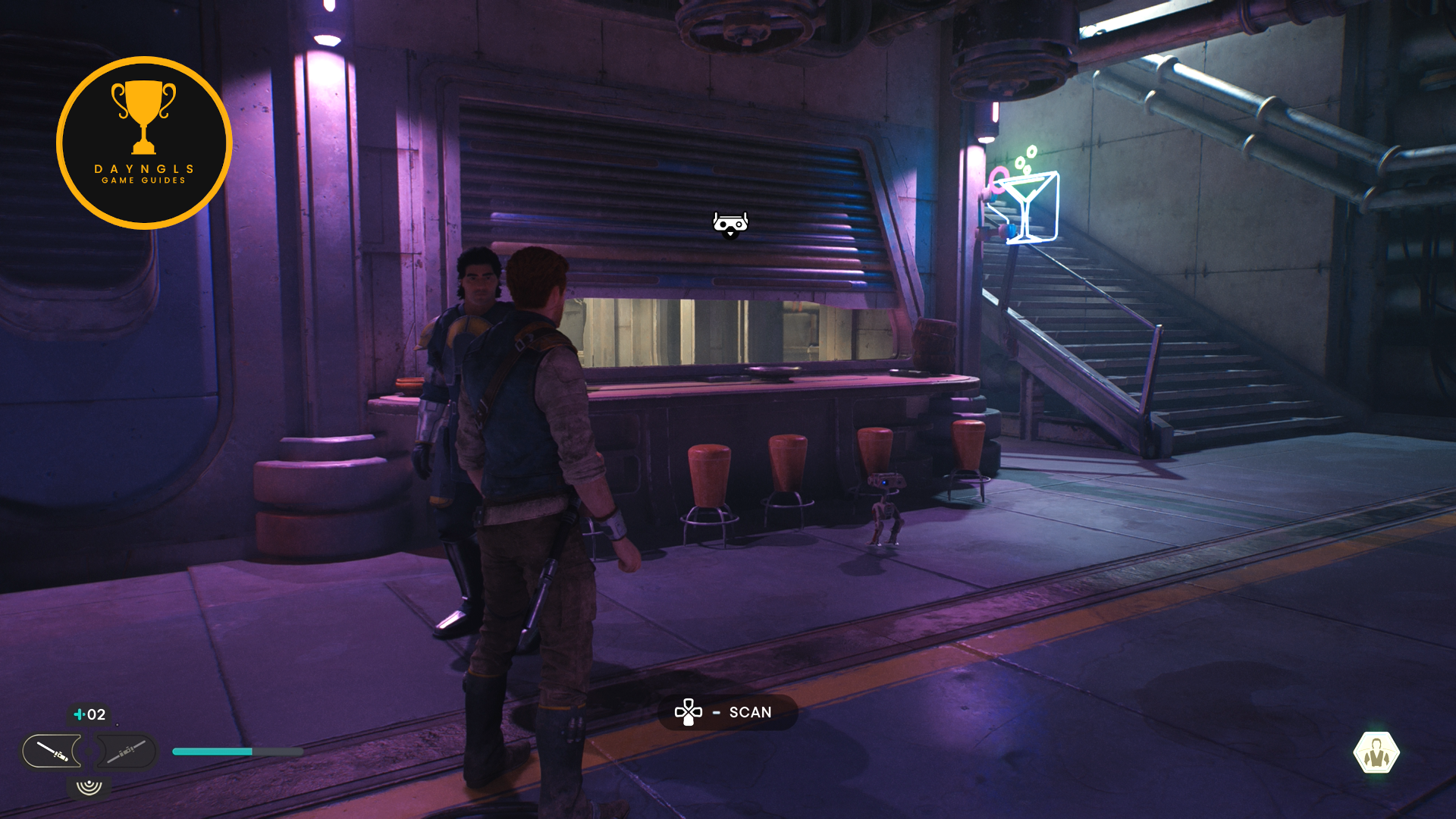Switch to the double-bladed lightsaber stance
Viewport: 1456px width, 819px height.
tap(126, 752)
